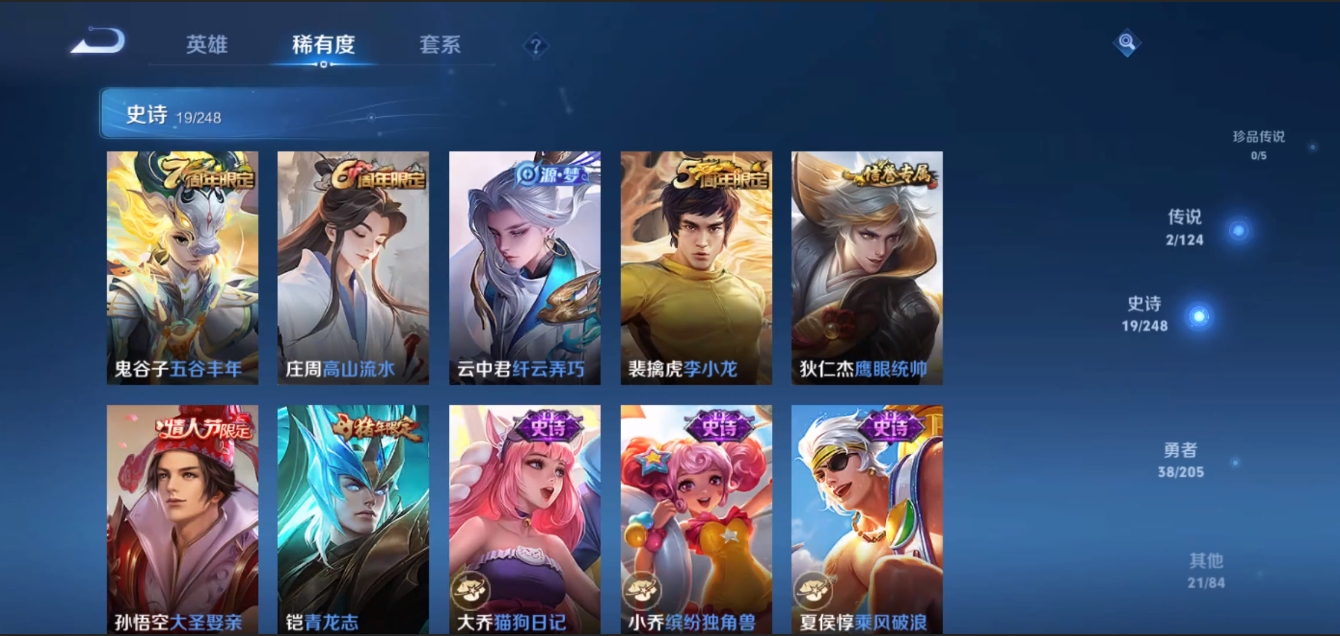
Task: Select the 裴擒虎 李小龙 skin card
Action: pyautogui.click(x=696, y=267)
